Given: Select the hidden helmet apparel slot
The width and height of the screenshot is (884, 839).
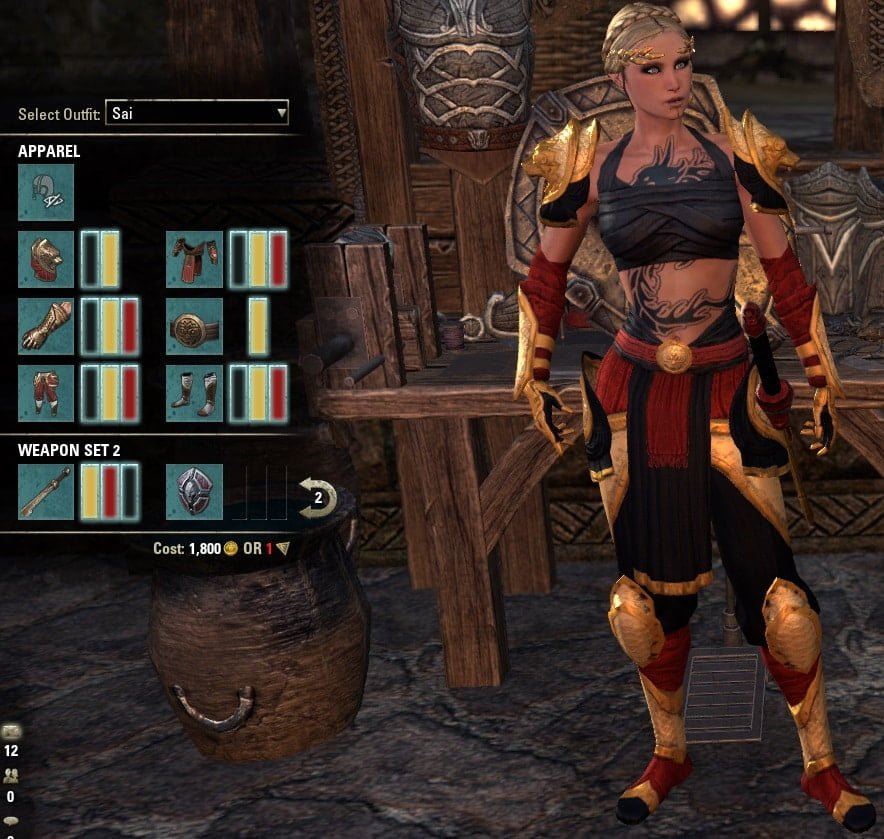Looking at the screenshot, I should coord(46,192).
